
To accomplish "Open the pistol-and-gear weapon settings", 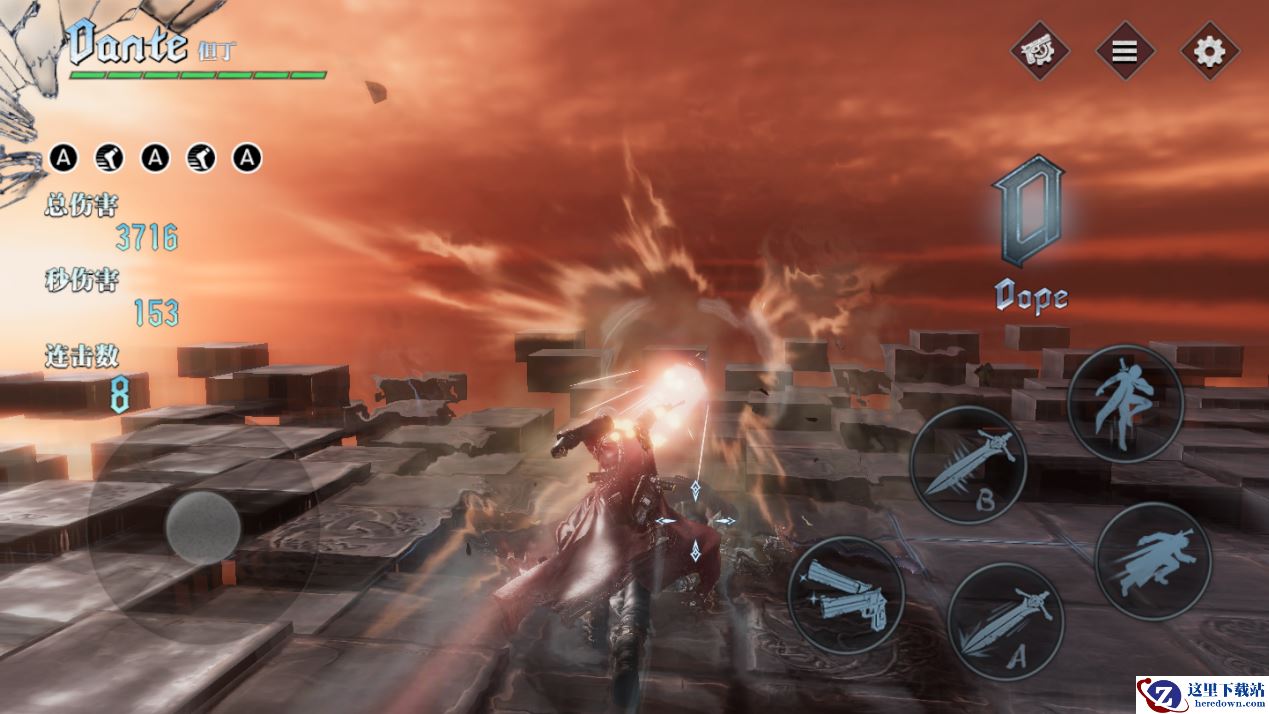I will [1039, 51].
